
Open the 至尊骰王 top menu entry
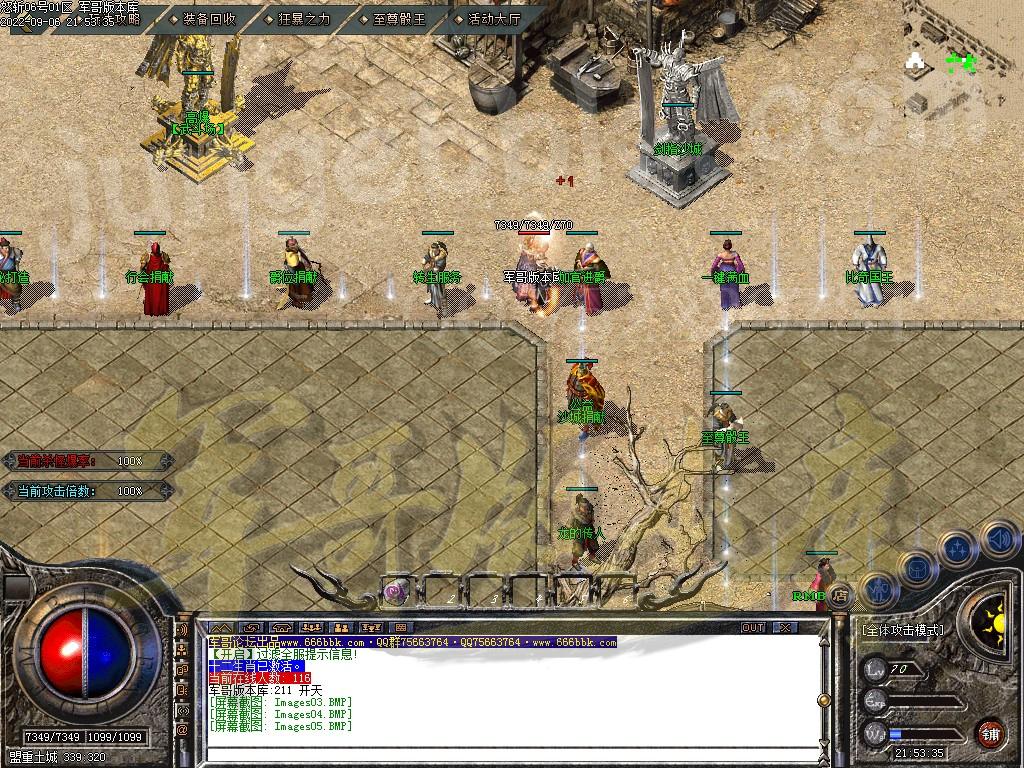coord(398,18)
